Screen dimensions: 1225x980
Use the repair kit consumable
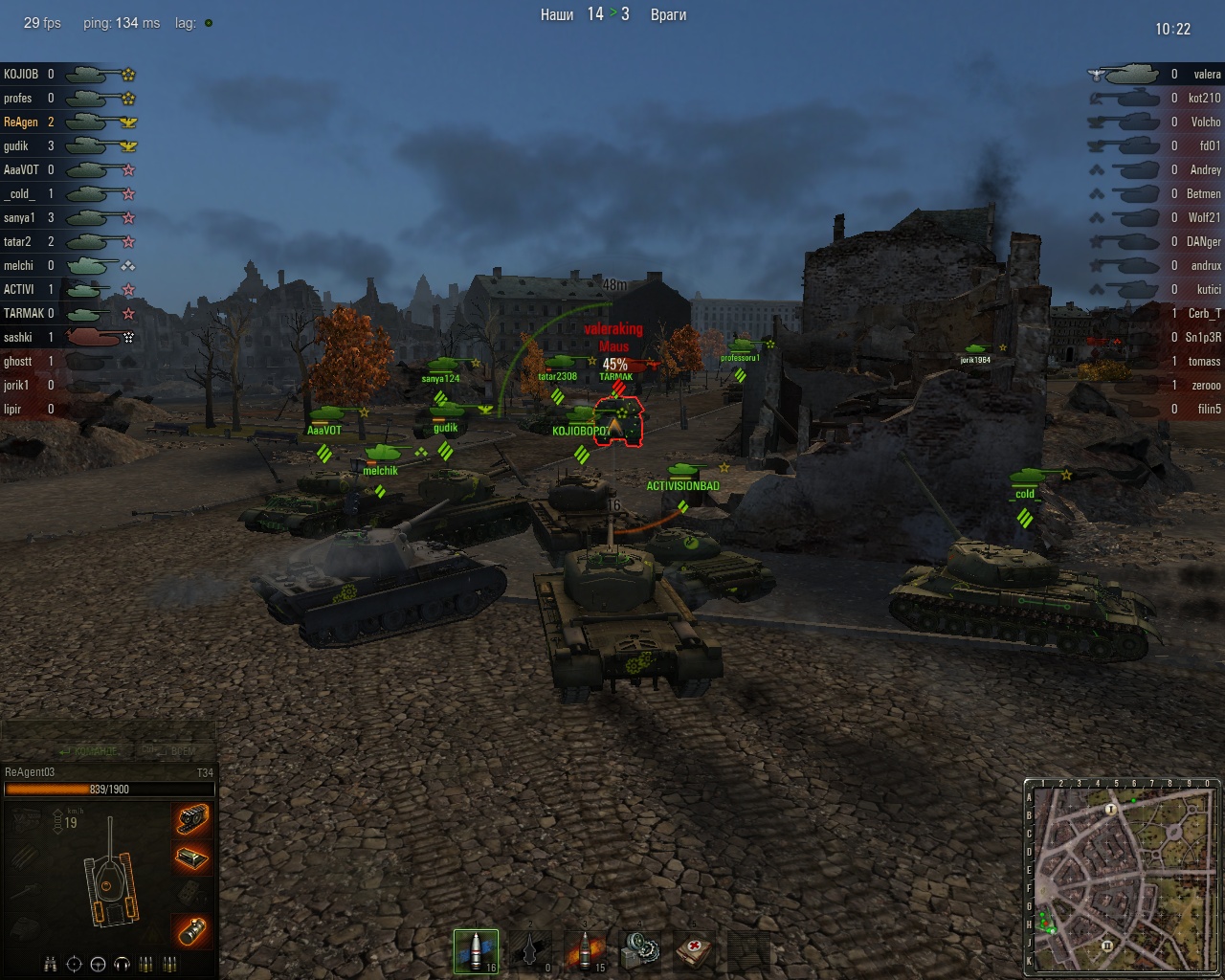click(639, 951)
